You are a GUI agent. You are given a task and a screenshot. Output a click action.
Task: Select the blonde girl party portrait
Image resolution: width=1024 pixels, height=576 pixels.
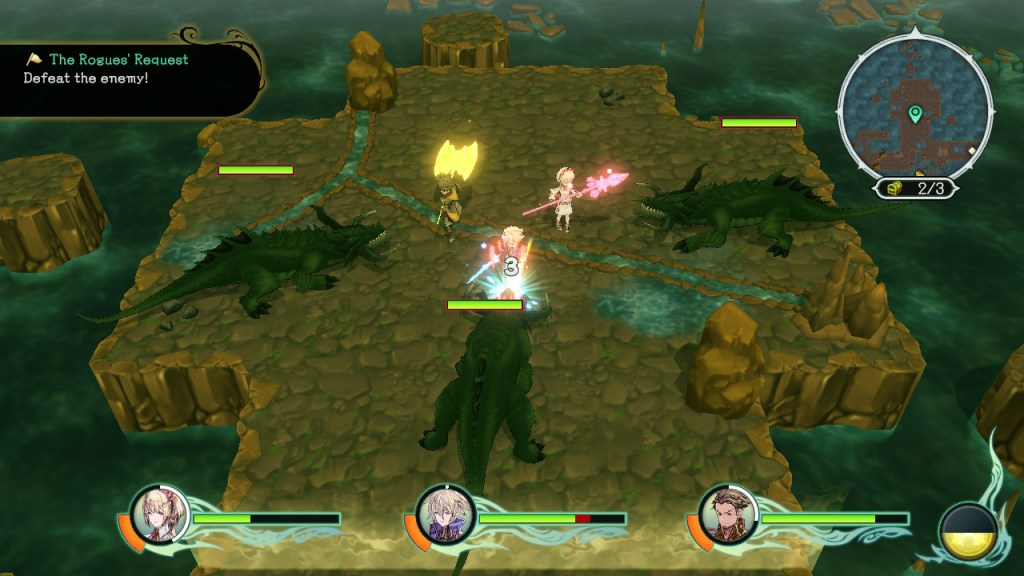[159, 515]
